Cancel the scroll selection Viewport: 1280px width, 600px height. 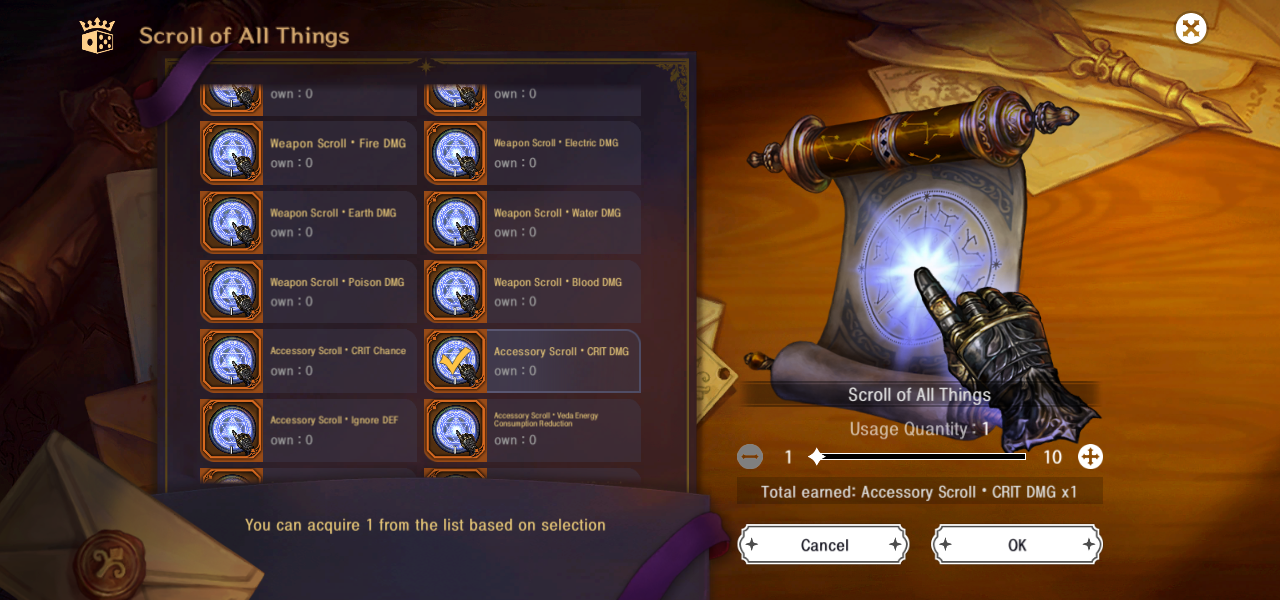pyautogui.click(x=823, y=545)
